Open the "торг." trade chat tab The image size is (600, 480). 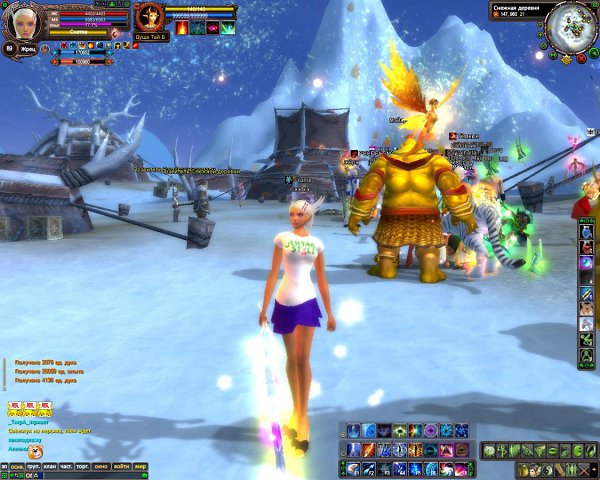click(x=84, y=466)
